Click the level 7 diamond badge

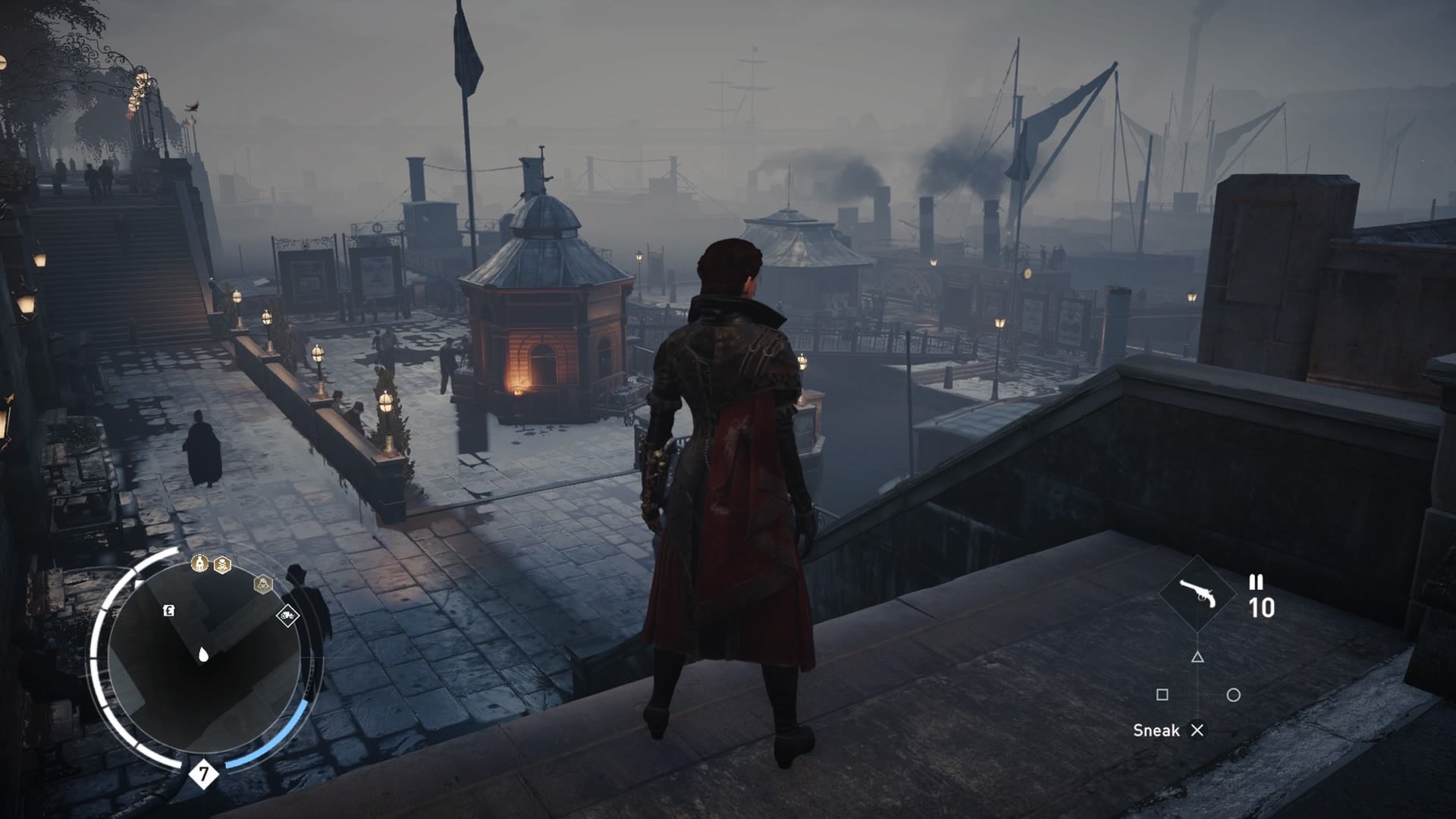pyautogui.click(x=203, y=773)
